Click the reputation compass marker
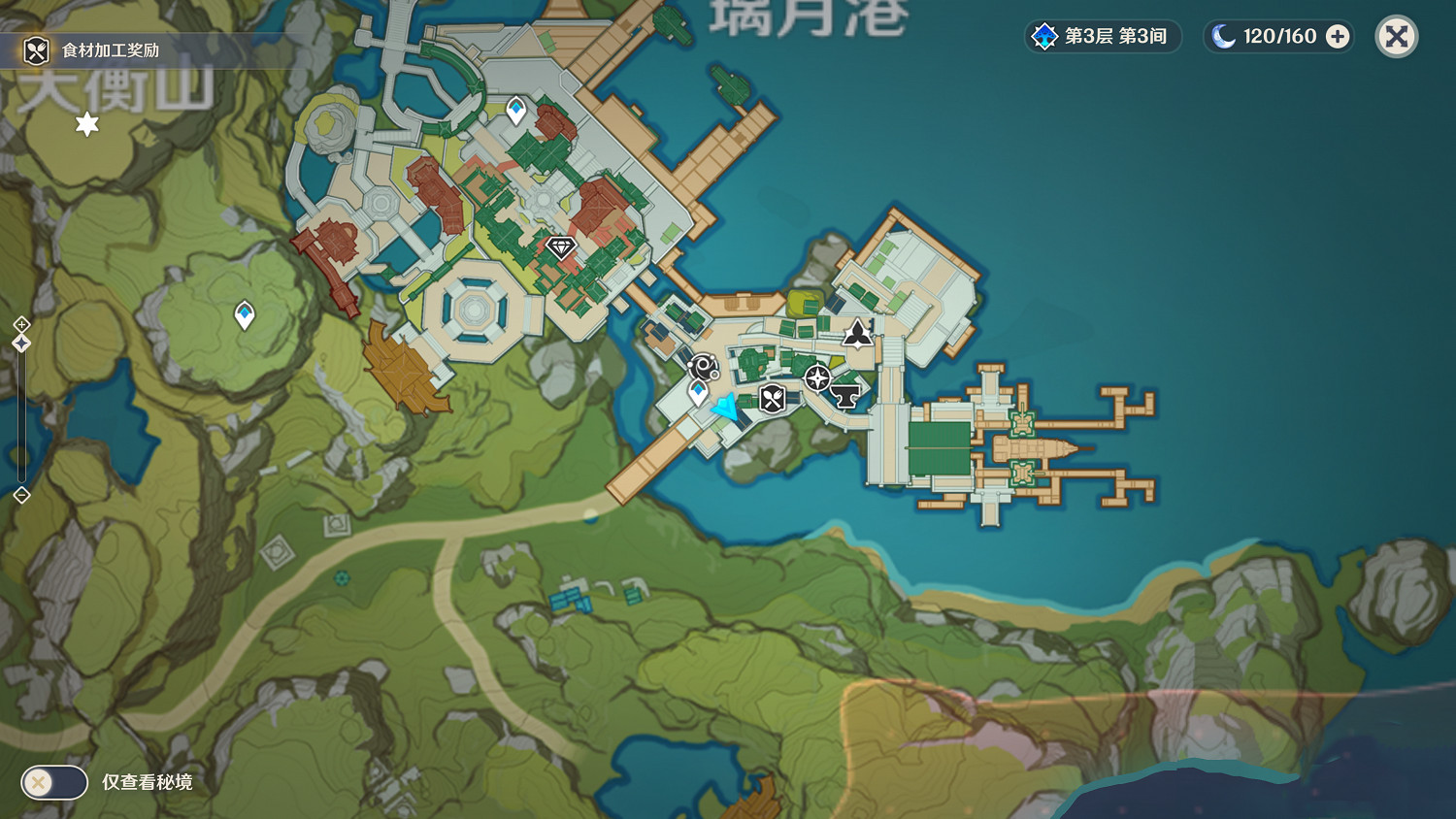 820,380
